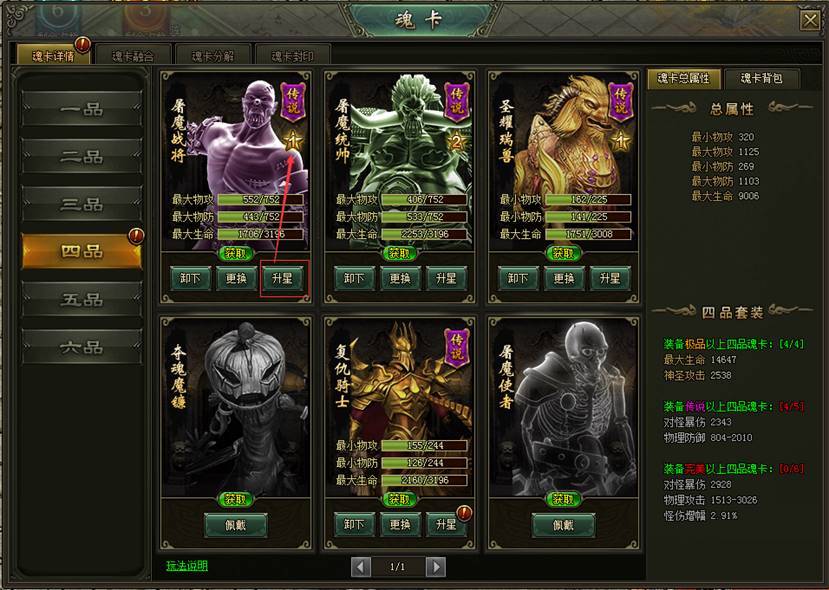
Task: Click 升星 on the 屠魔战将 card
Action: 281,279
